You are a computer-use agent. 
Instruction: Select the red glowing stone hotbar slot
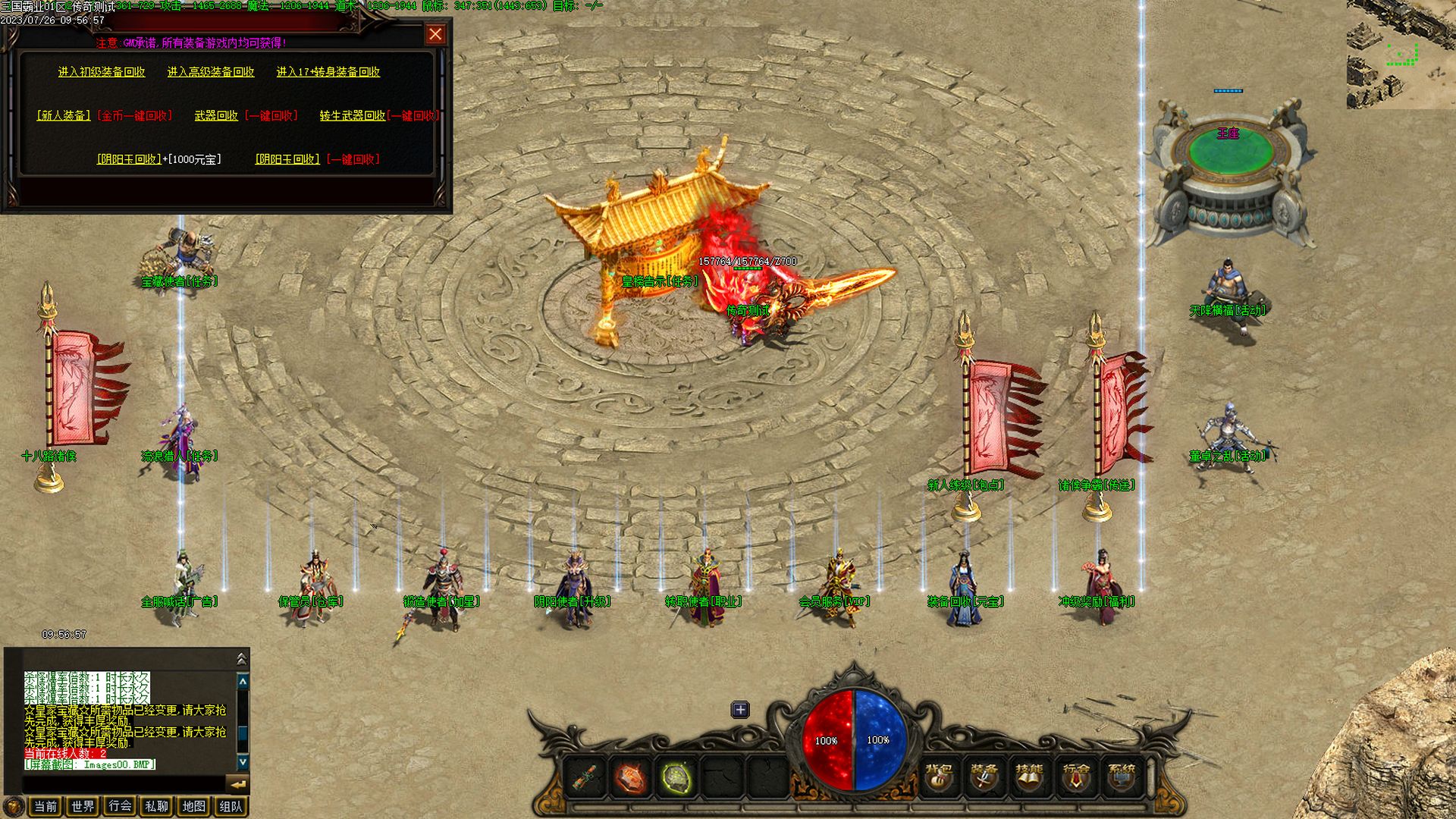[630, 778]
